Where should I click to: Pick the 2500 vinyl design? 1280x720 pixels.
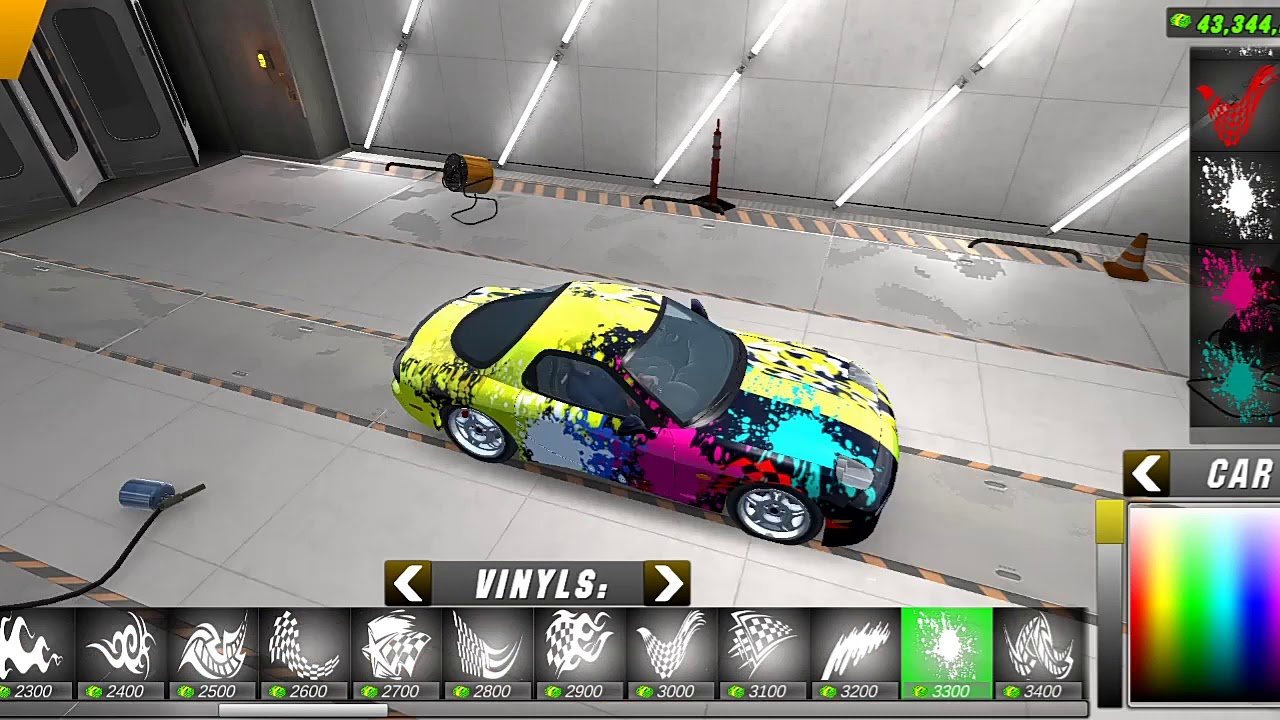213,647
